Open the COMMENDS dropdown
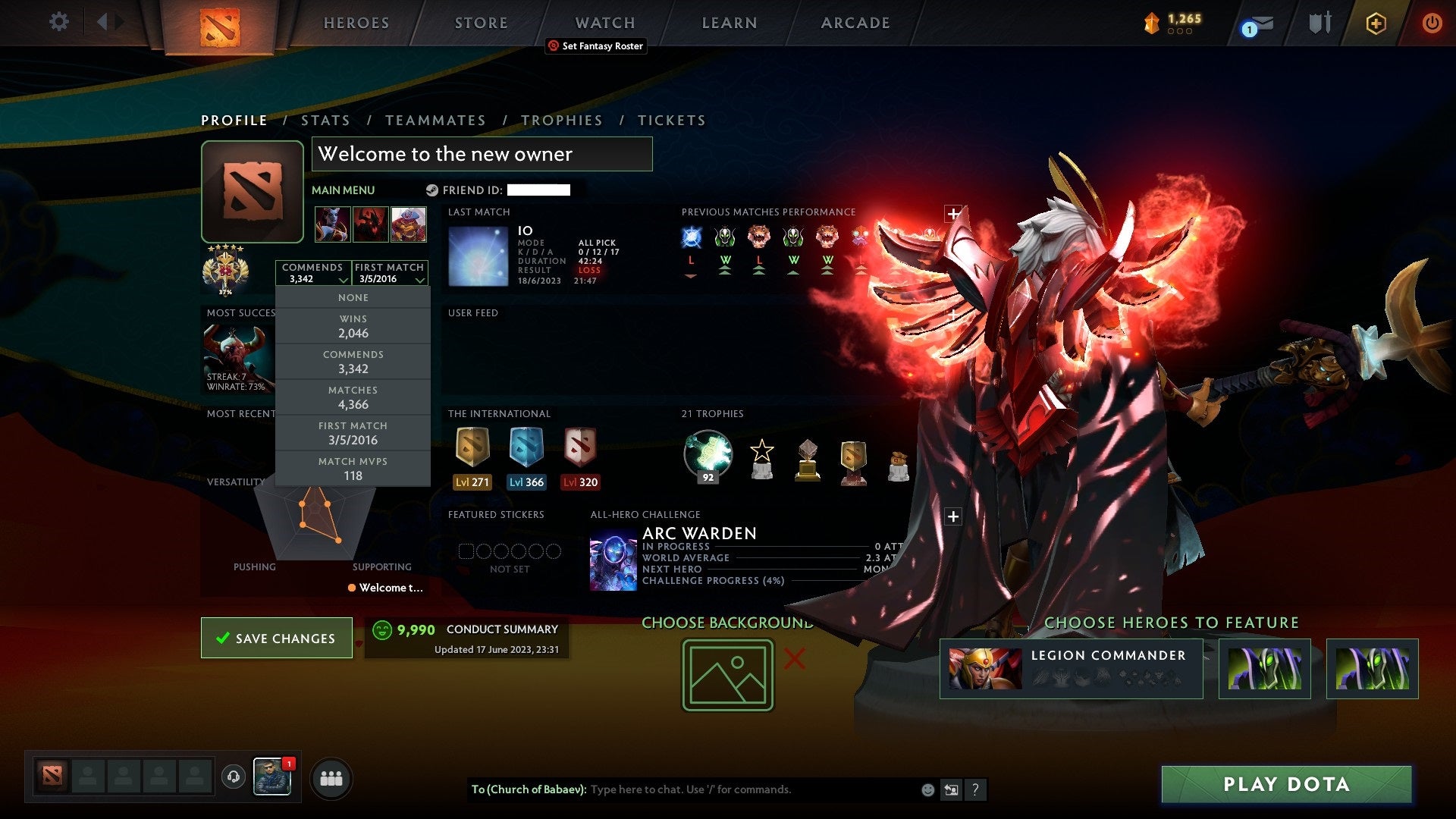Image resolution: width=1456 pixels, height=819 pixels. [x=313, y=273]
